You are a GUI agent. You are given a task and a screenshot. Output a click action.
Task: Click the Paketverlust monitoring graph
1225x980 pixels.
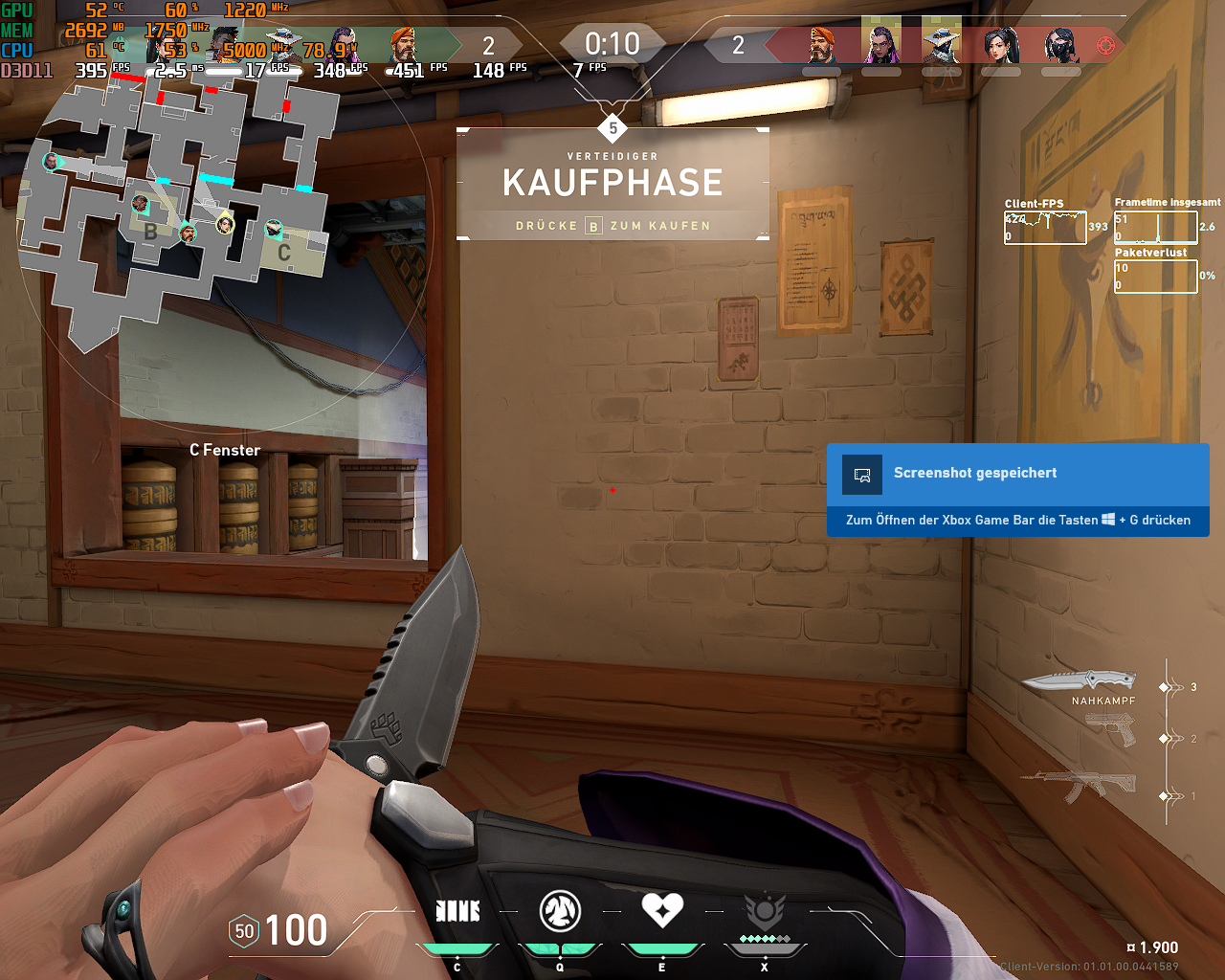pos(1156,276)
